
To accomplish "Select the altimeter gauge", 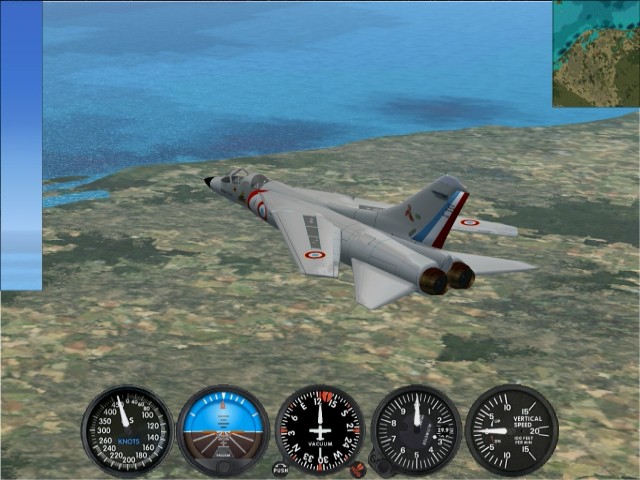I will tap(416, 430).
